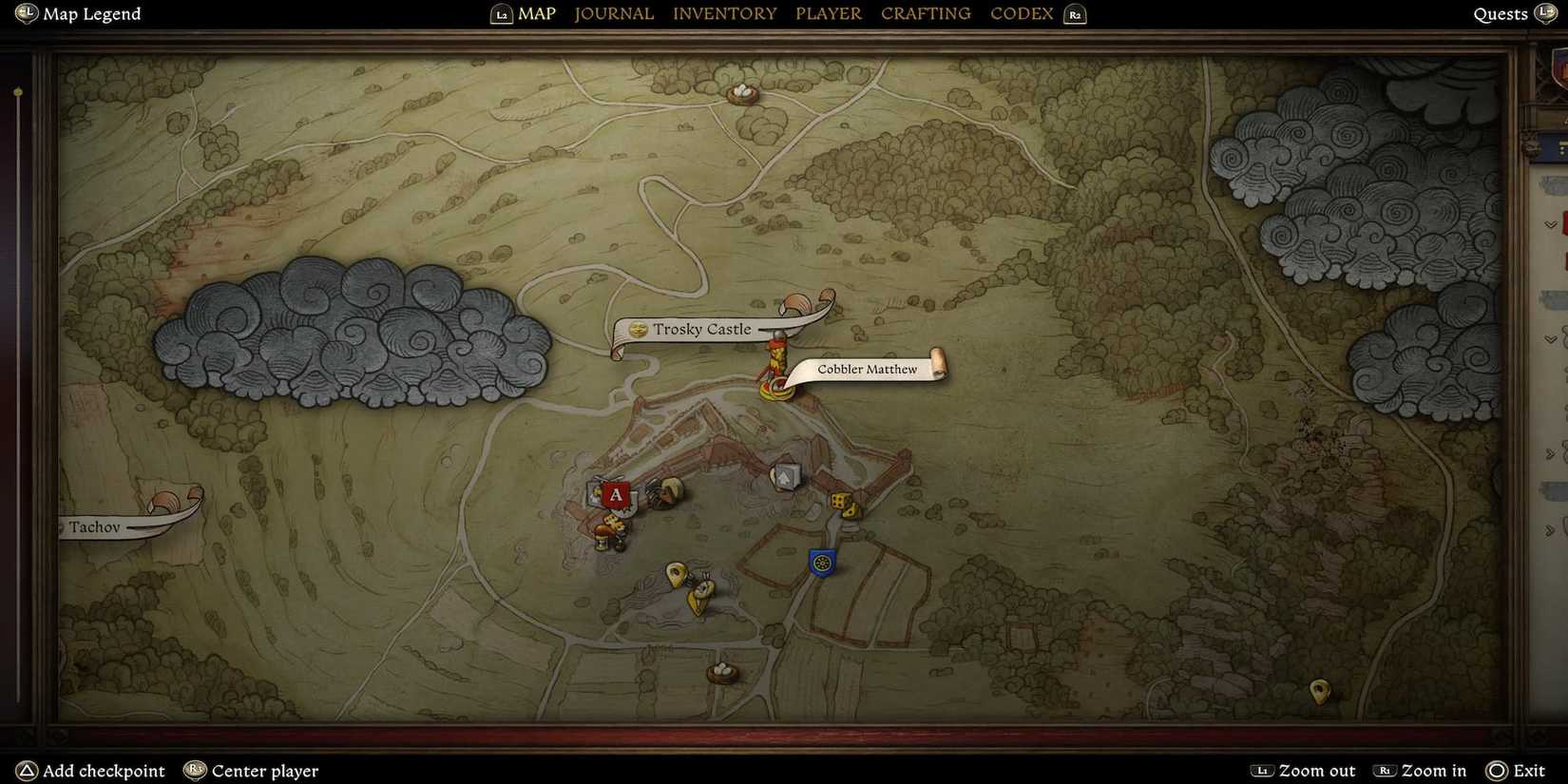1568x784 pixels.
Task: Click the nest icon near the bottom fields
Action: point(722,671)
